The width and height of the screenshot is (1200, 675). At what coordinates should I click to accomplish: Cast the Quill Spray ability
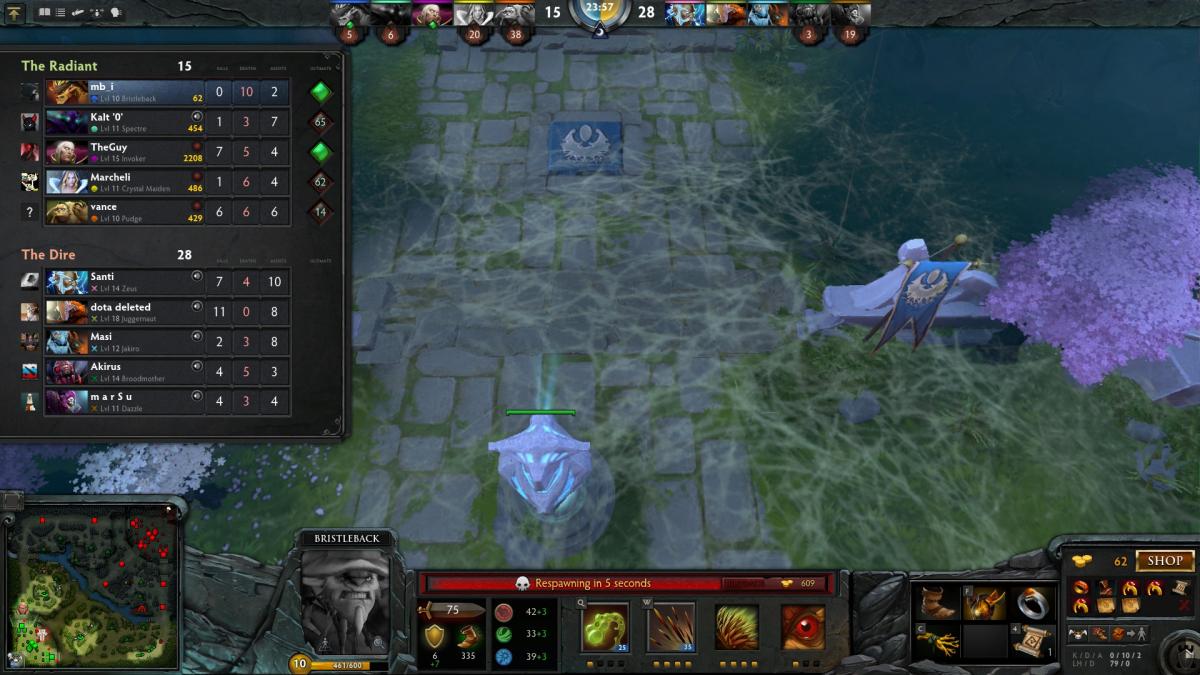(x=670, y=628)
